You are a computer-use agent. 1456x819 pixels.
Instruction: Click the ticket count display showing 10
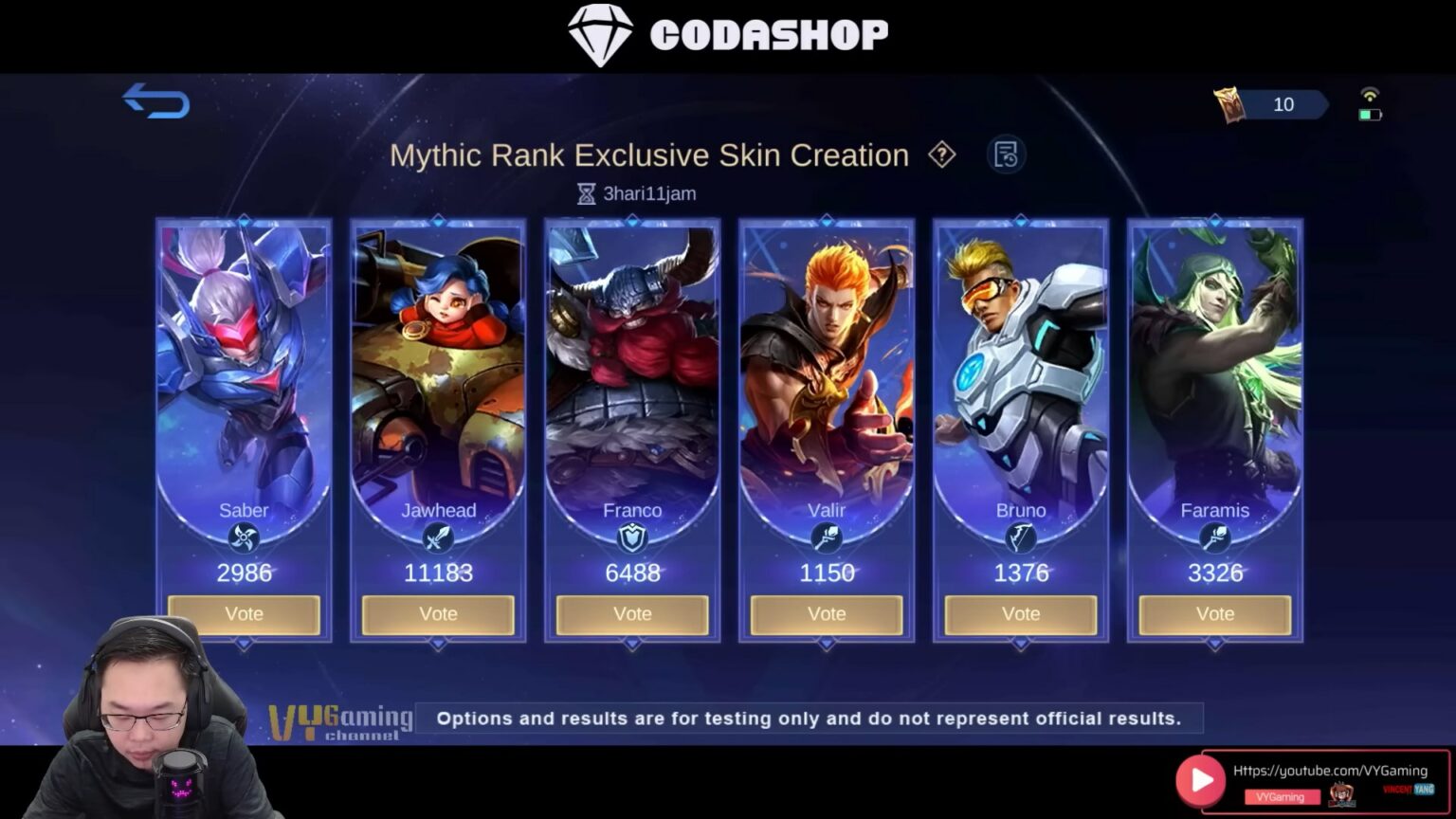(1283, 104)
